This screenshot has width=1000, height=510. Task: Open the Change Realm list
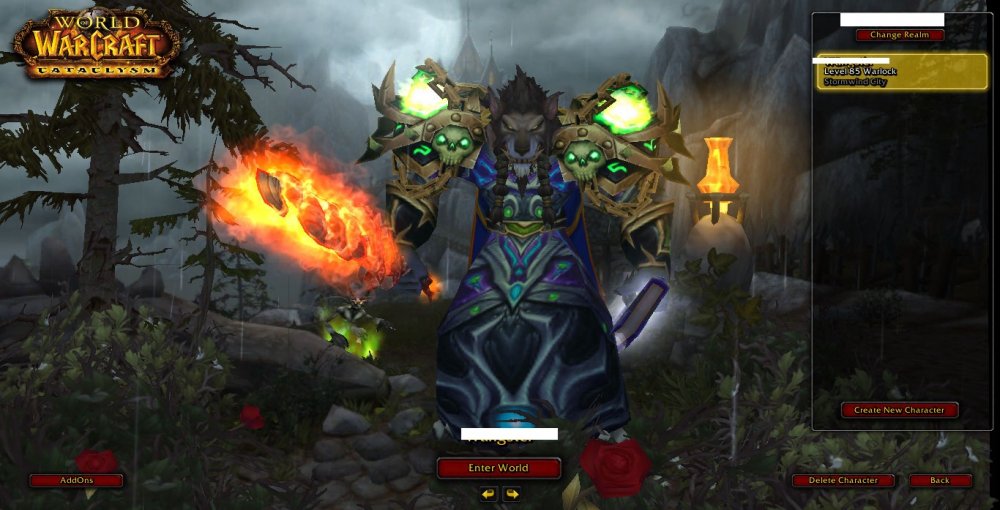coord(899,35)
